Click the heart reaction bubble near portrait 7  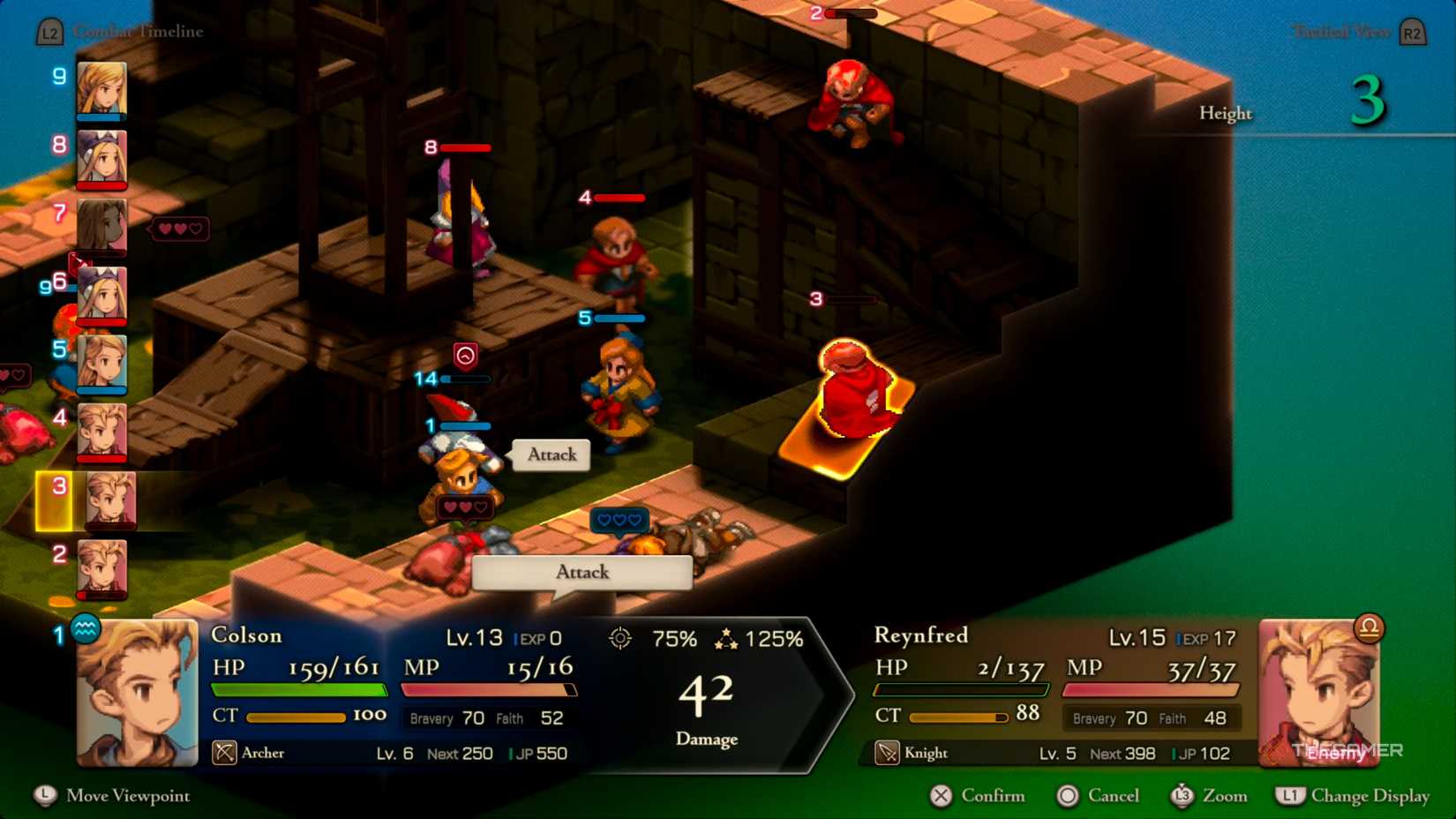(x=178, y=229)
